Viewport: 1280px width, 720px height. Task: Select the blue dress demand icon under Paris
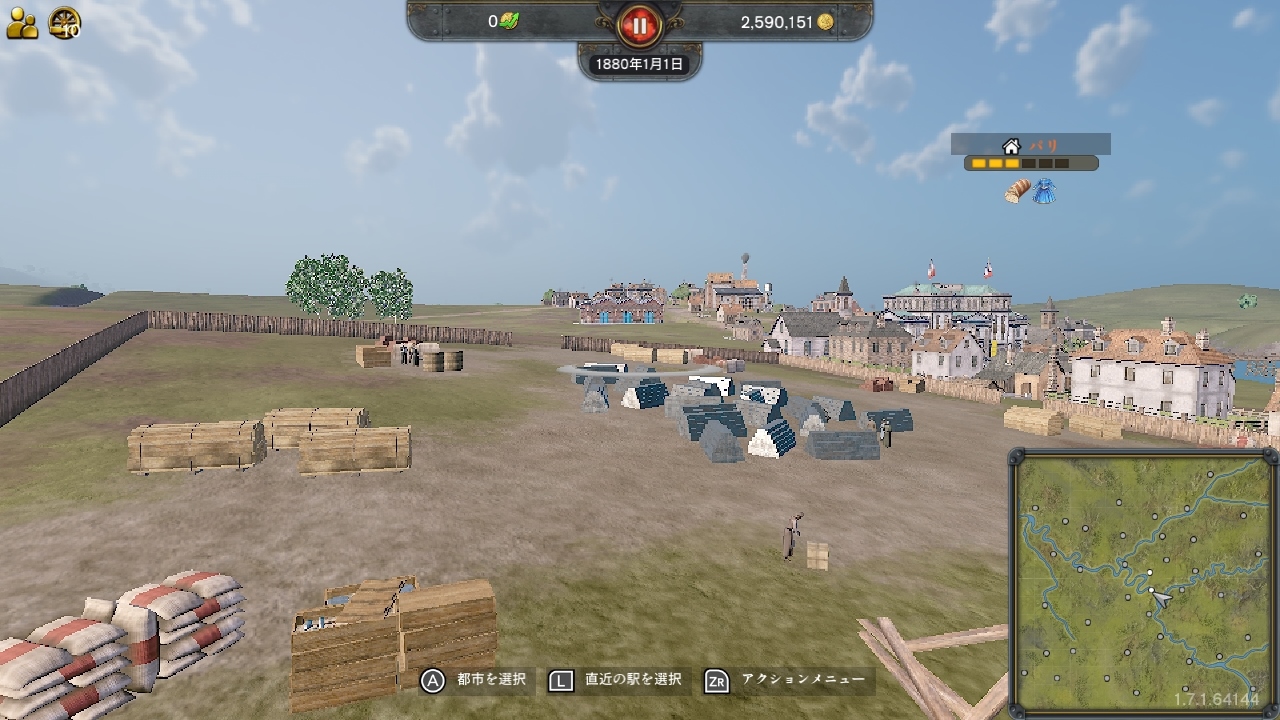coord(1044,191)
